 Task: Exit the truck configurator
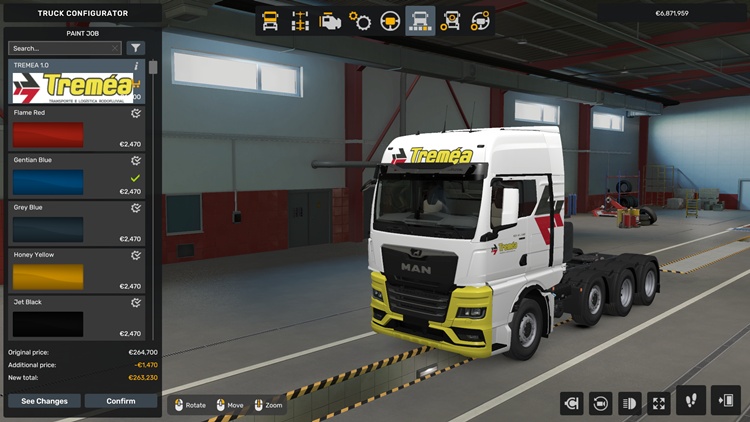click(x=725, y=401)
